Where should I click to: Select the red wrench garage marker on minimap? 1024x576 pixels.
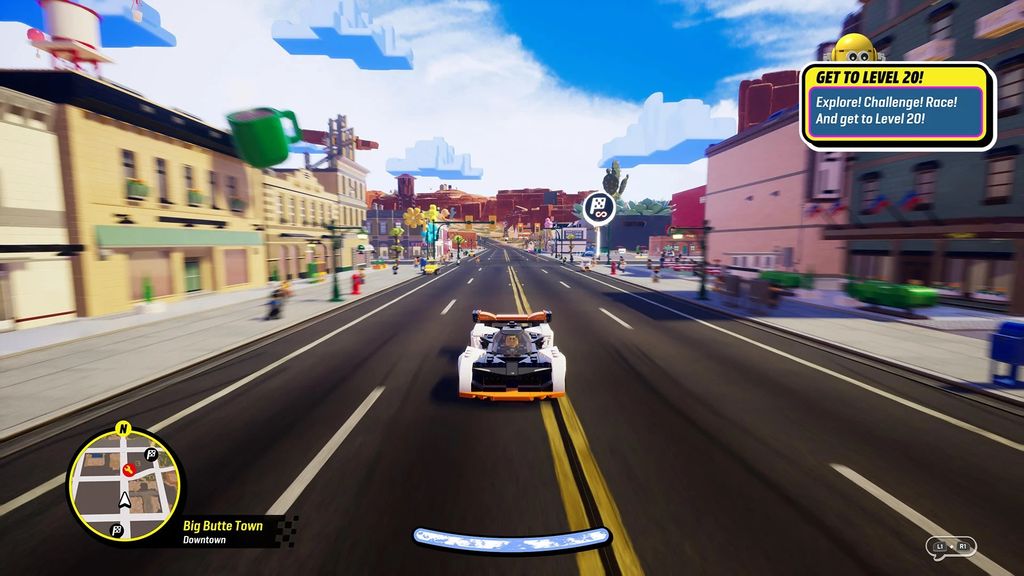128,469
